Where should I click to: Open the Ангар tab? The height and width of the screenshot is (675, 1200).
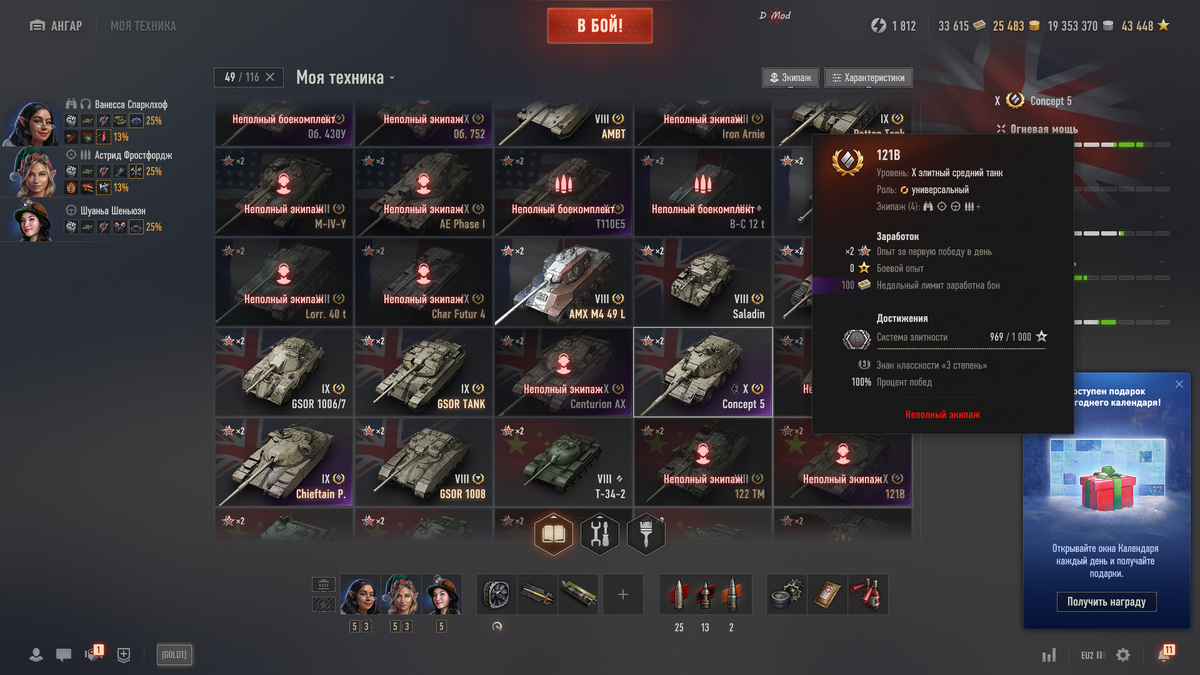56,26
